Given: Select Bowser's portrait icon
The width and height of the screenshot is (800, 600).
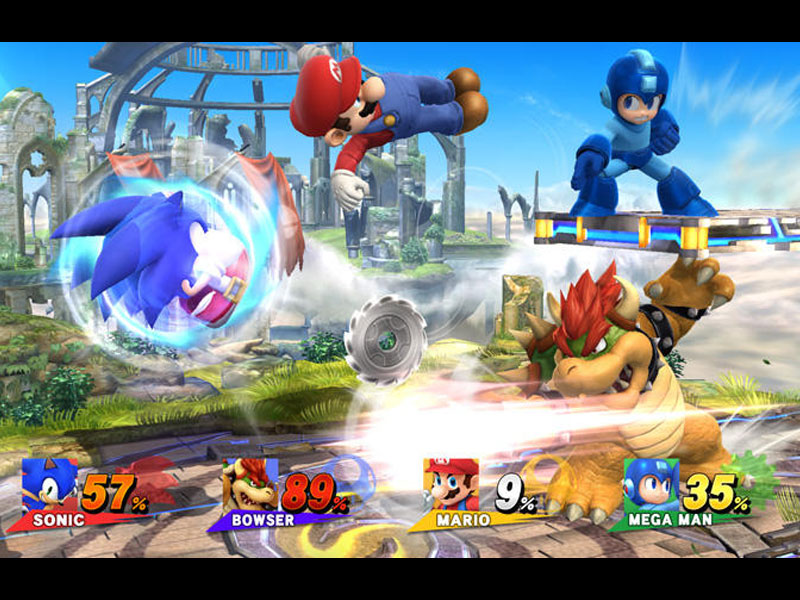Looking at the screenshot, I should tap(249, 485).
